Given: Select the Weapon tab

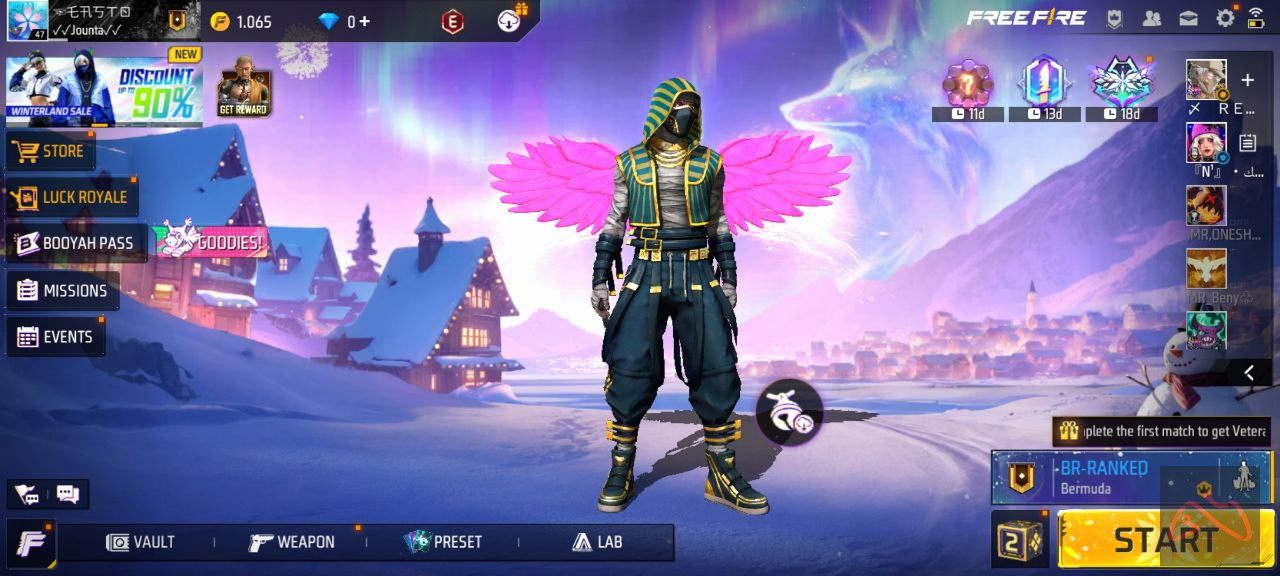Looking at the screenshot, I should pyautogui.click(x=292, y=542).
